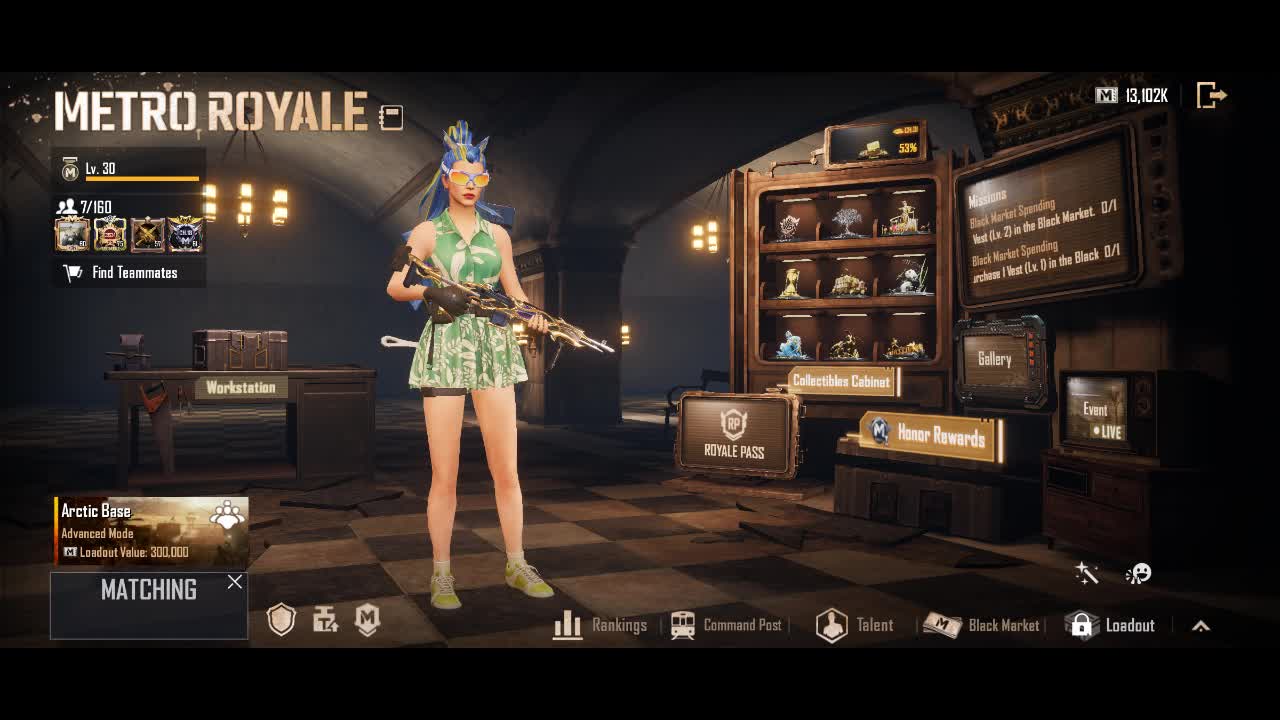Open the Talent menu

[x=854, y=625]
